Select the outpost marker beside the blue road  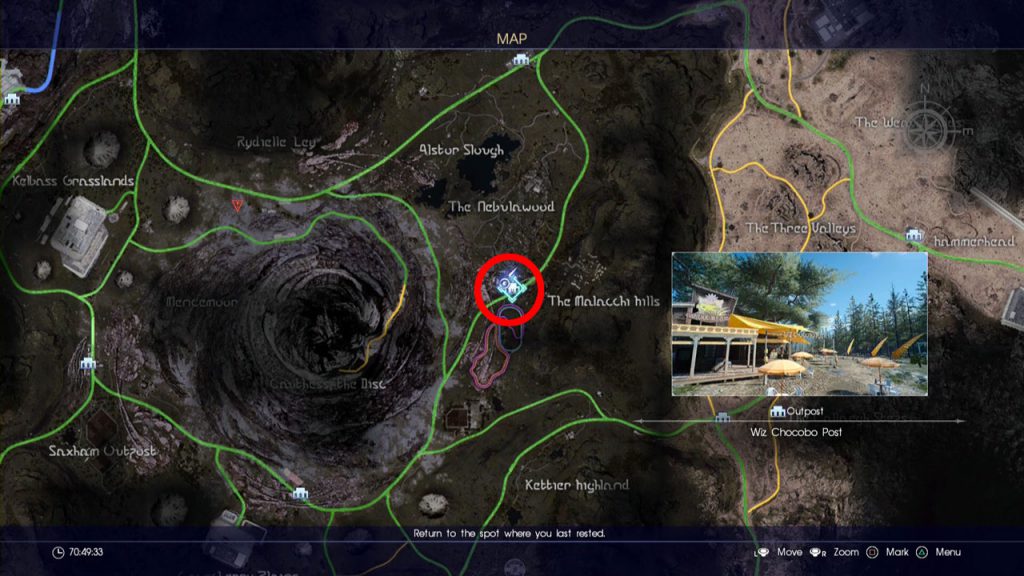(11, 99)
